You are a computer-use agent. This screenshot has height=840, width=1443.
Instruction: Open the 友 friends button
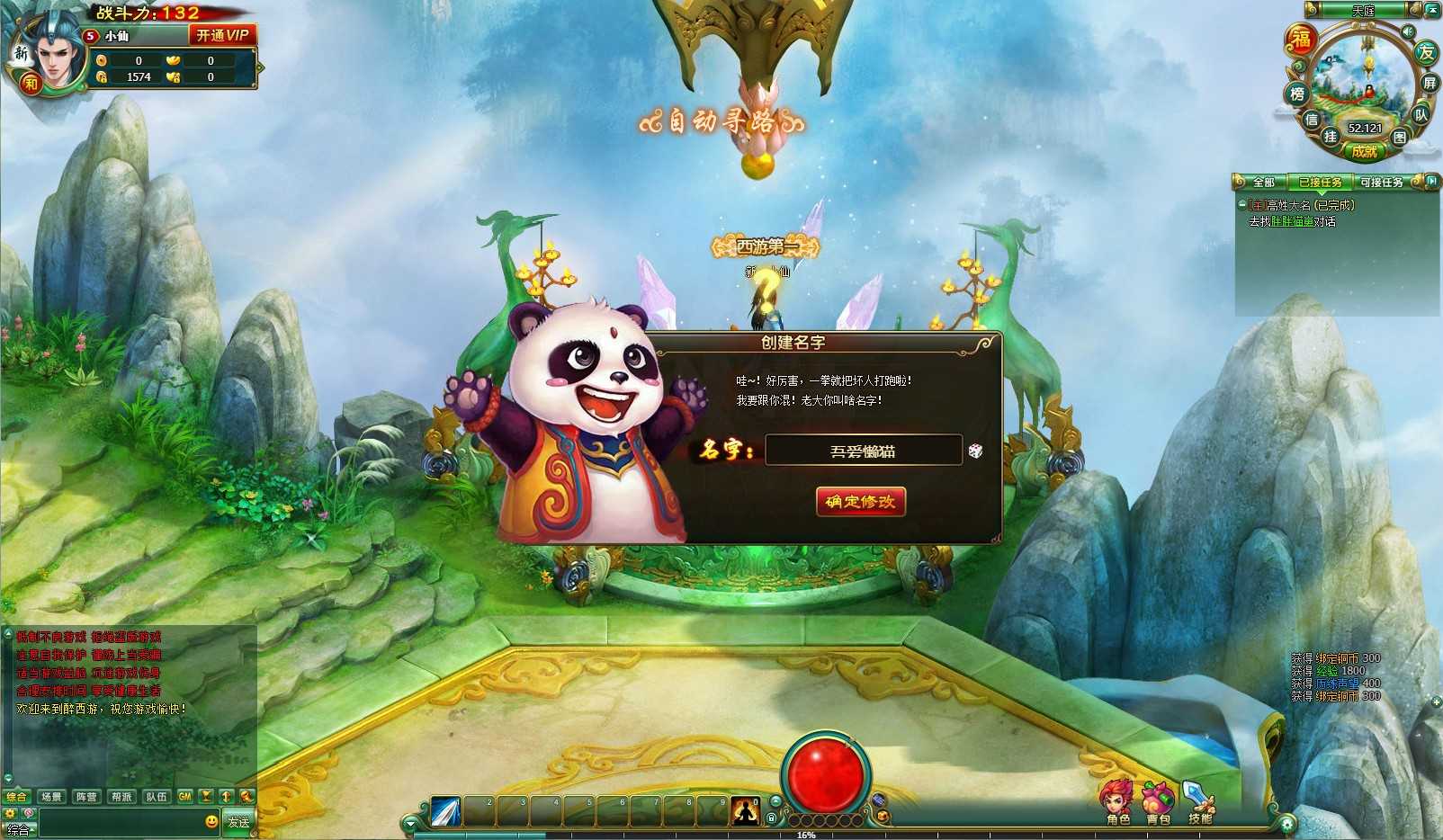coord(1426,52)
